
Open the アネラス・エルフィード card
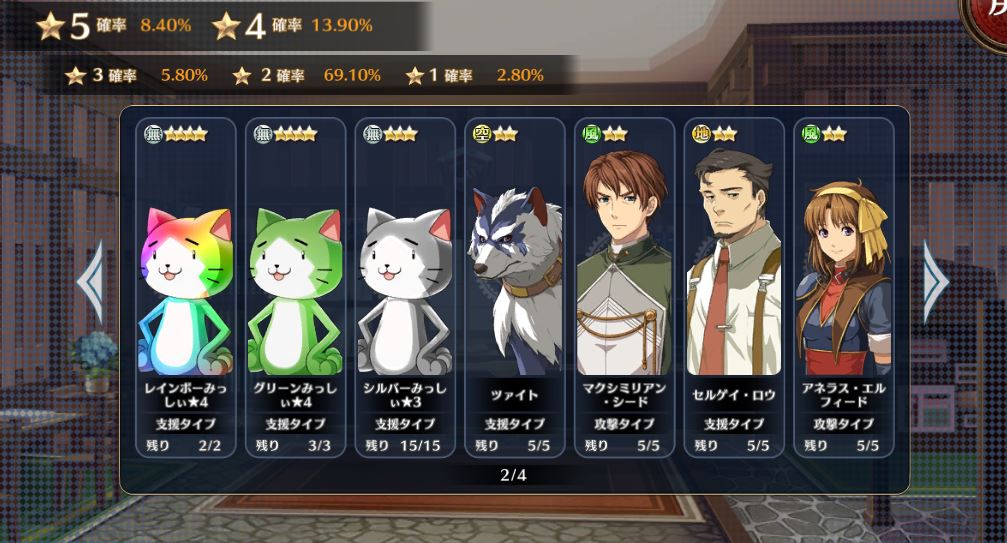[x=843, y=288]
